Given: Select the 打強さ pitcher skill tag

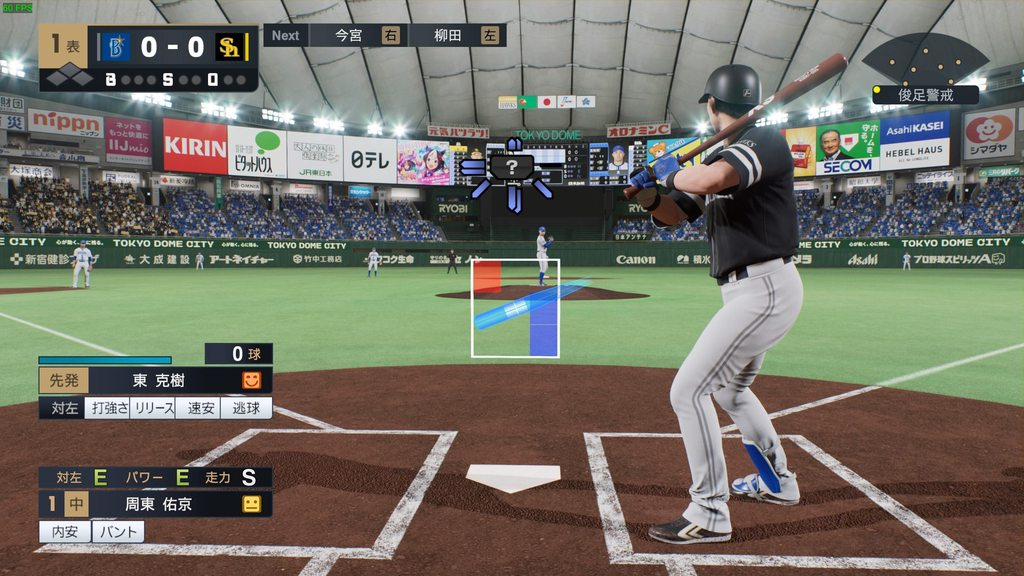Looking at the screenshot, I should (x=107, y=408).
